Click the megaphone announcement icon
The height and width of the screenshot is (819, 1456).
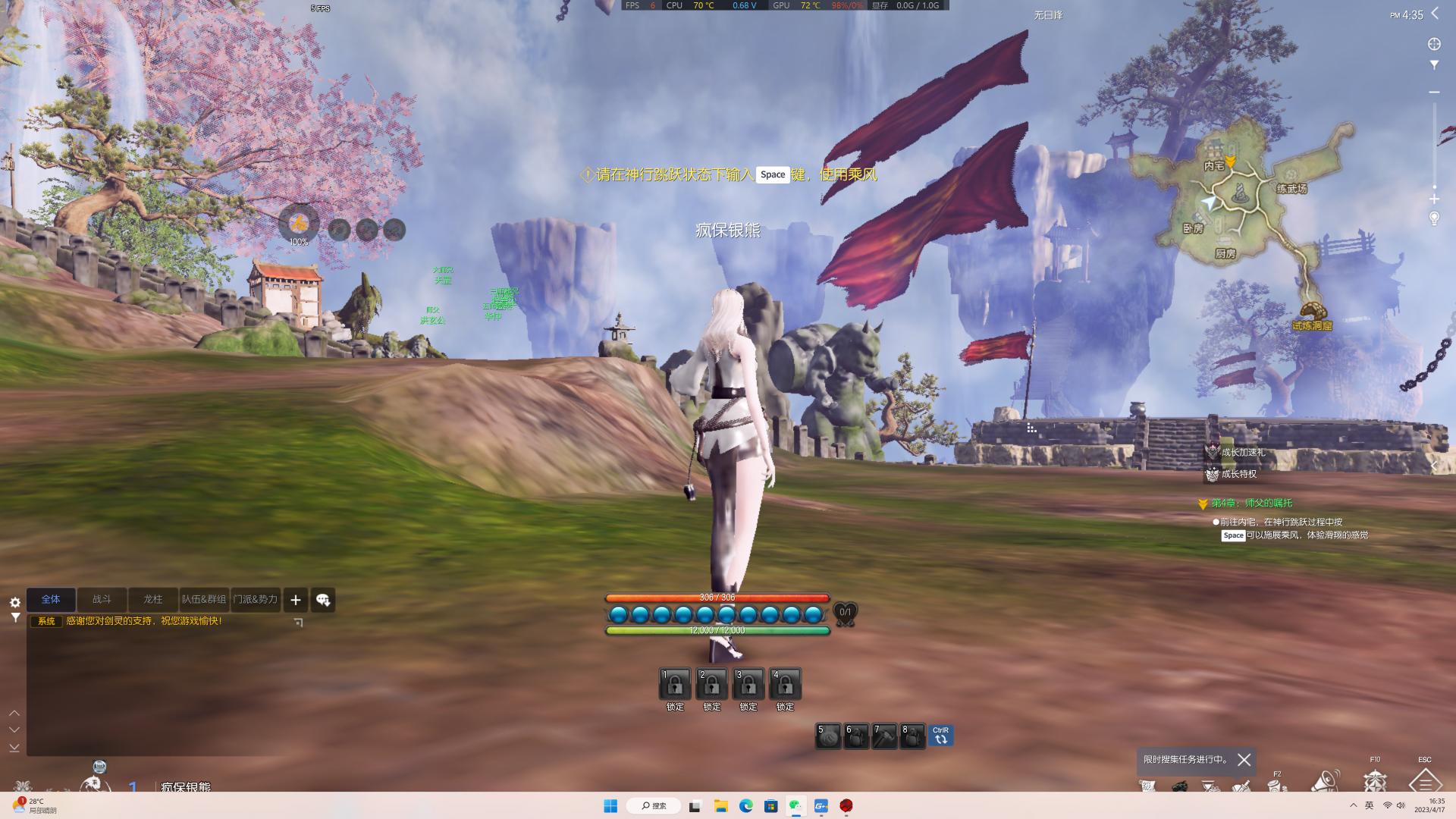tap(1325, 780)
